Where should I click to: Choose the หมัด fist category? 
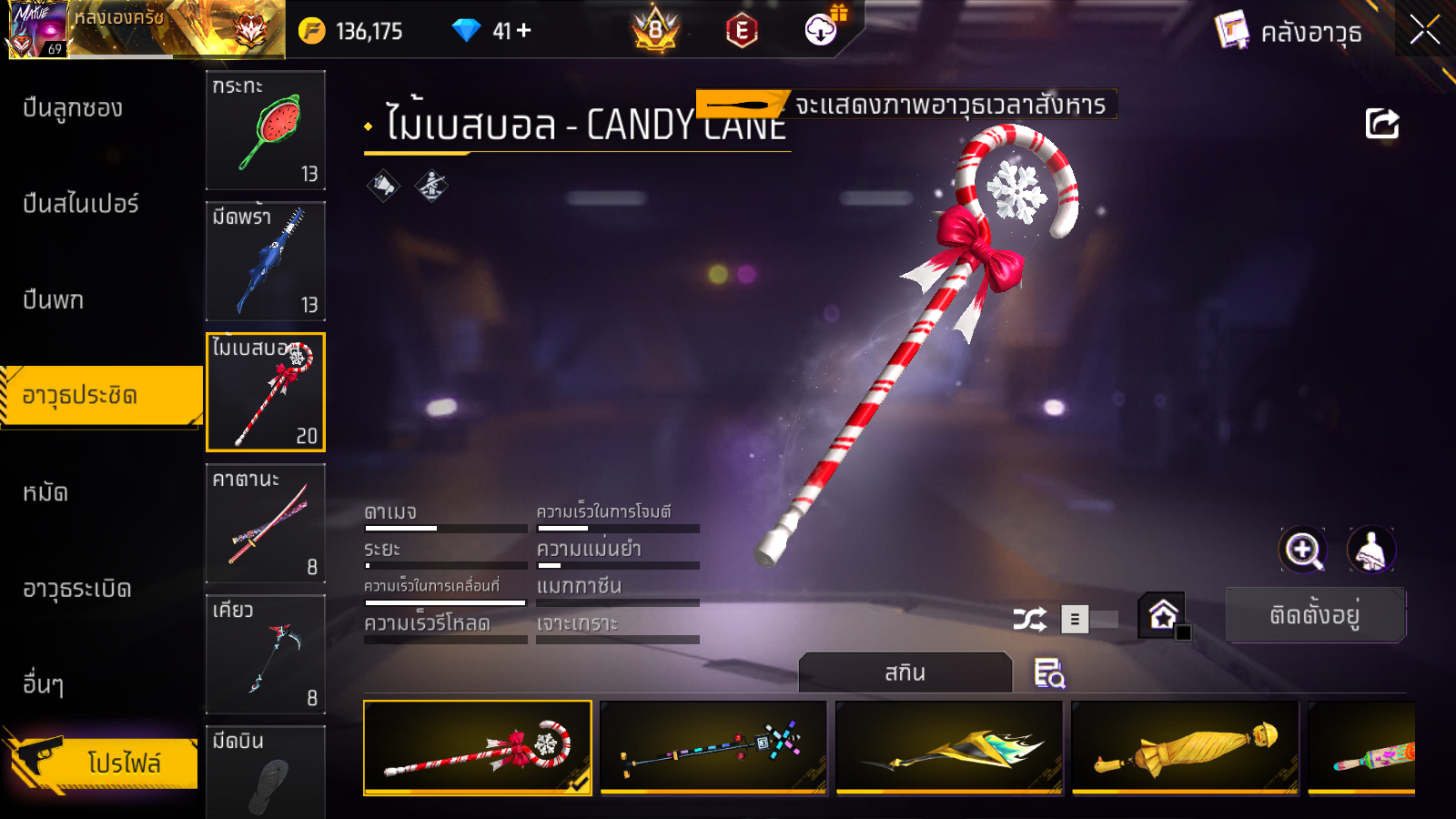tap(45, 492)
